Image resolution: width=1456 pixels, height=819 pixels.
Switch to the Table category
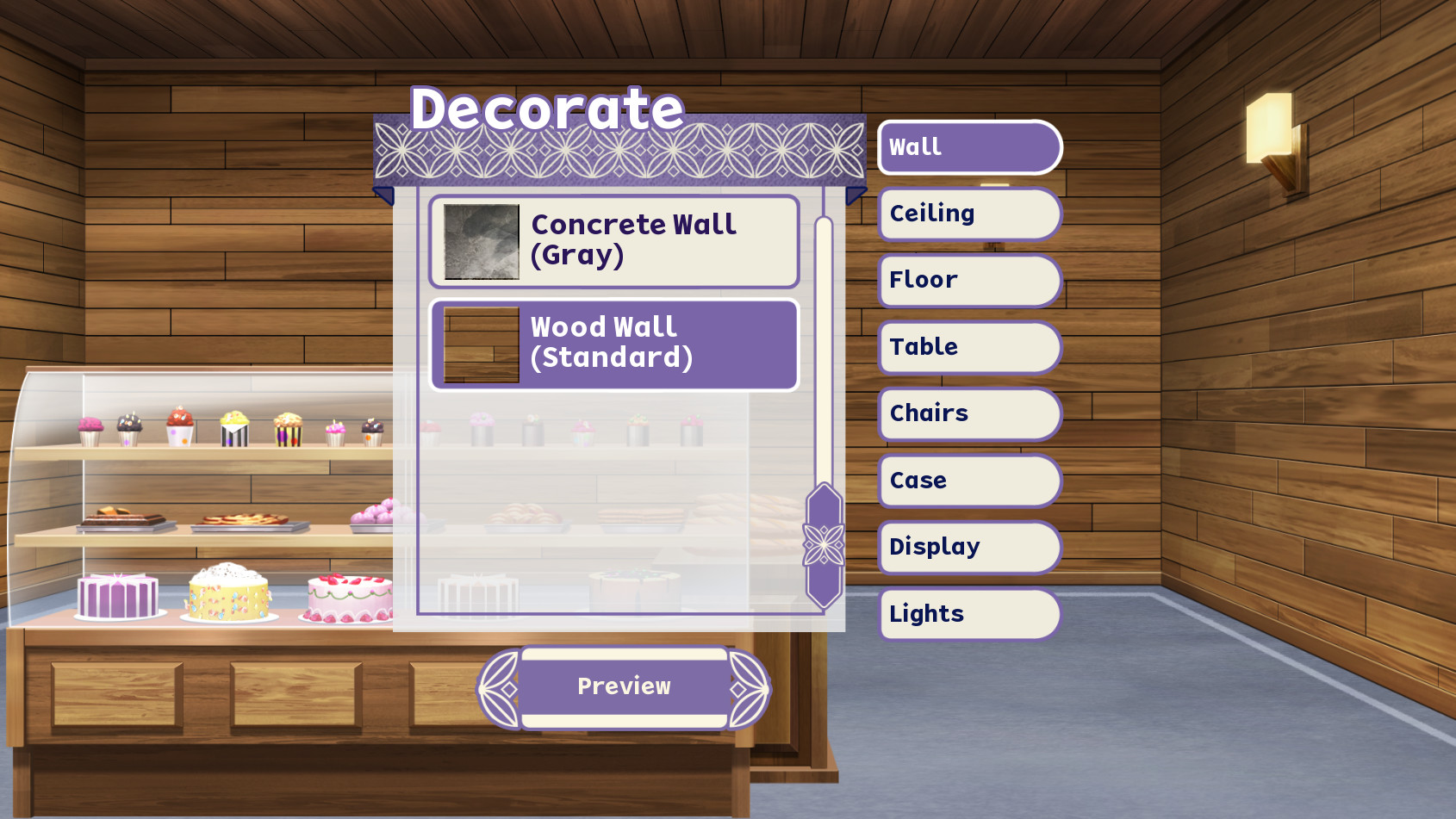(968, 347)
